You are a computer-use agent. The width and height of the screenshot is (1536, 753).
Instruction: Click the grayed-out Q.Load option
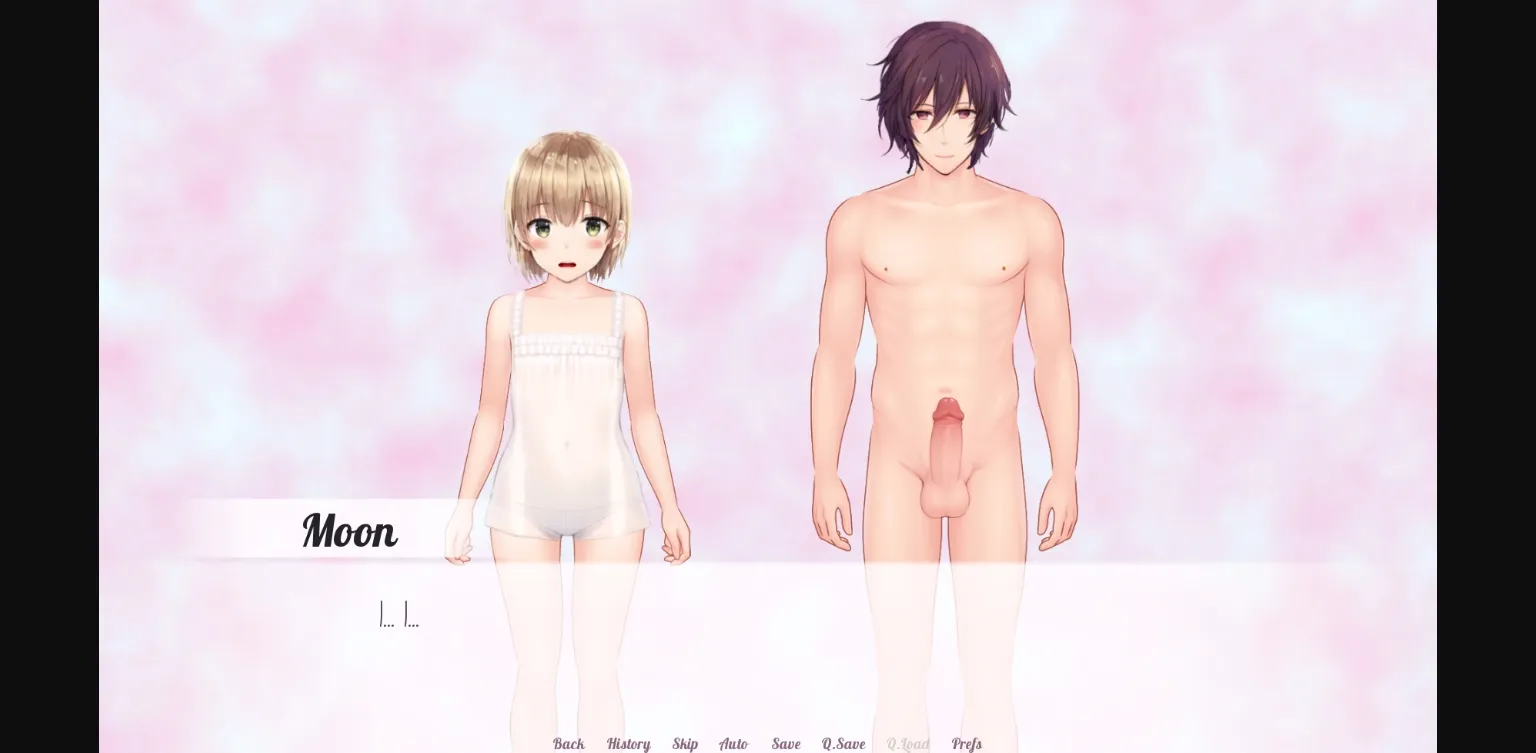908,744
